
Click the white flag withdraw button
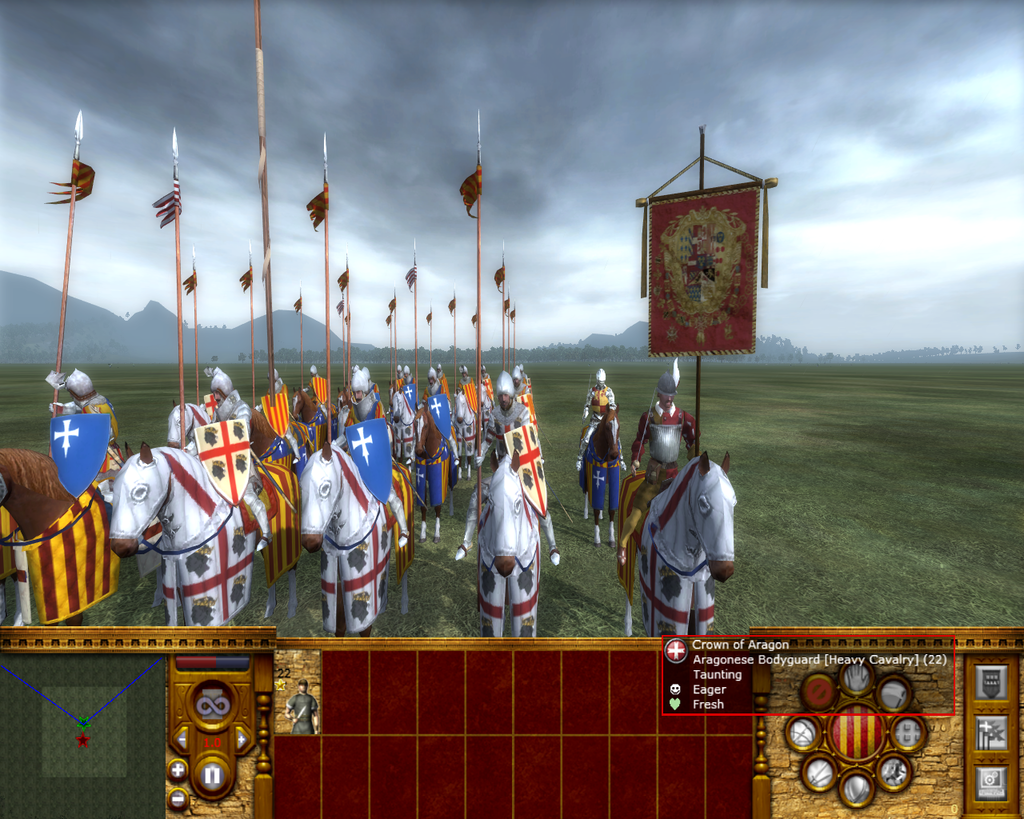click(x=892, y=692)
